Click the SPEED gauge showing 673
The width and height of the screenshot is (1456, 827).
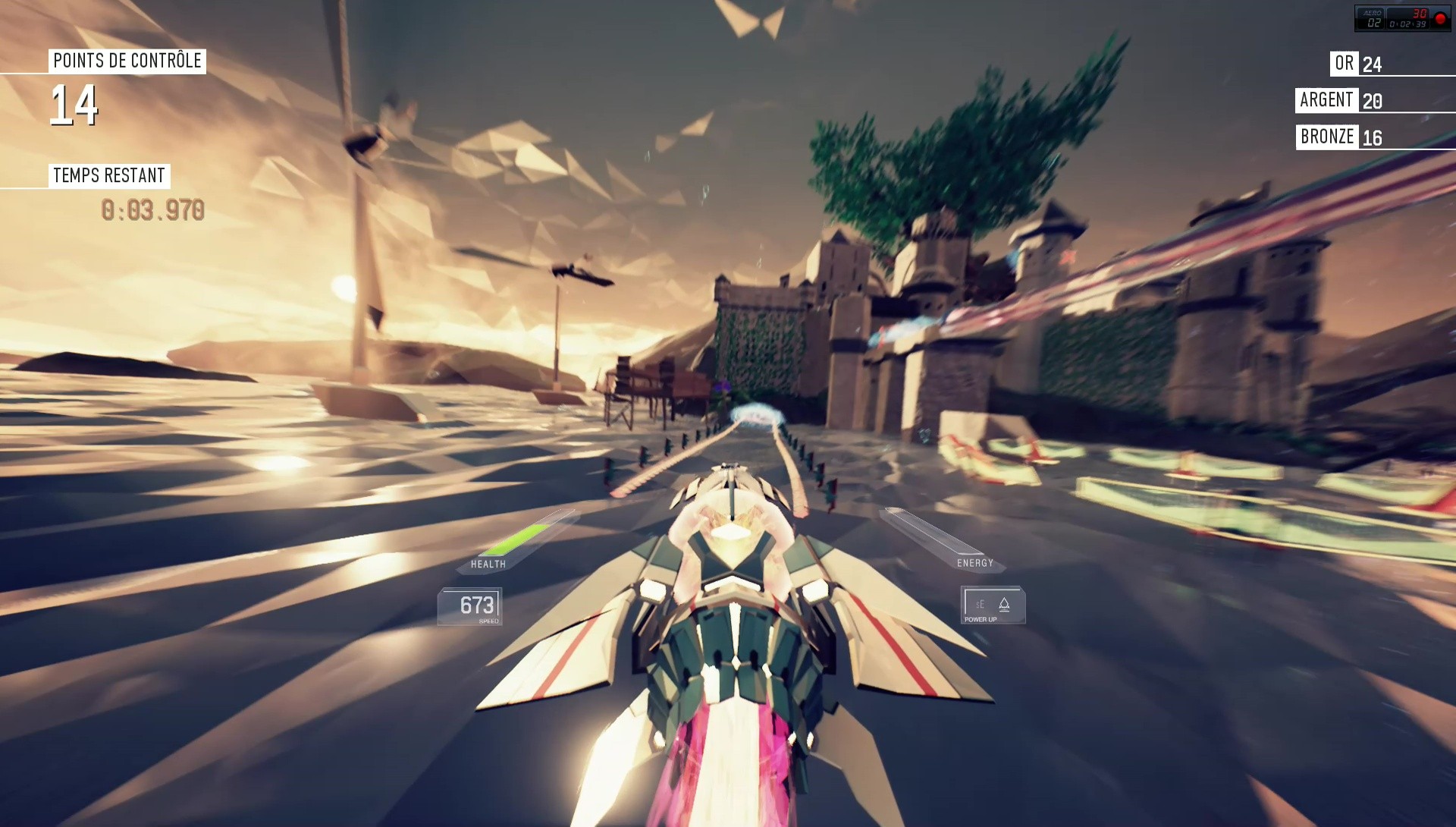(x=476, y=605)
